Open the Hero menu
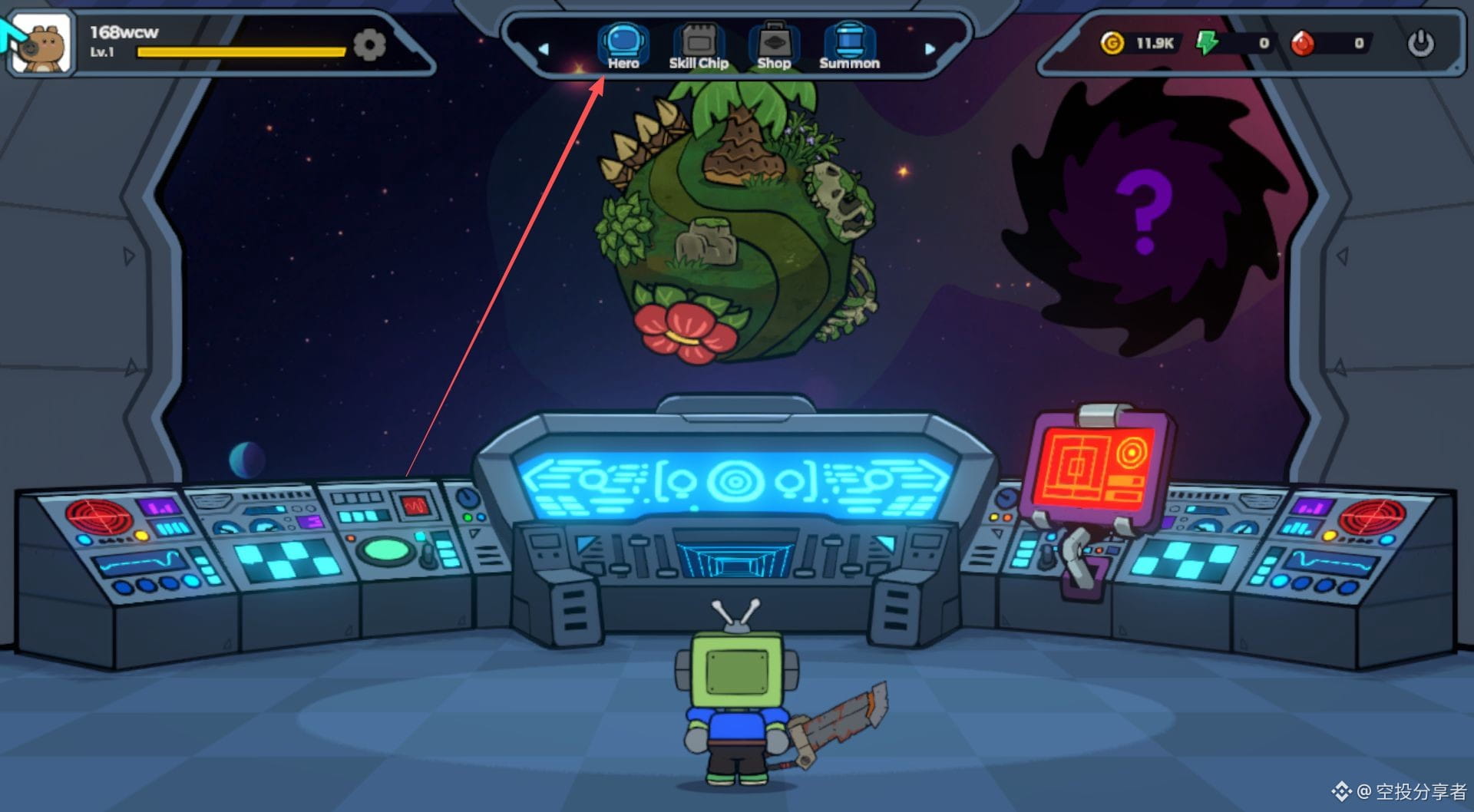The width and height of the screenshot is (1474, 812). 623,47
